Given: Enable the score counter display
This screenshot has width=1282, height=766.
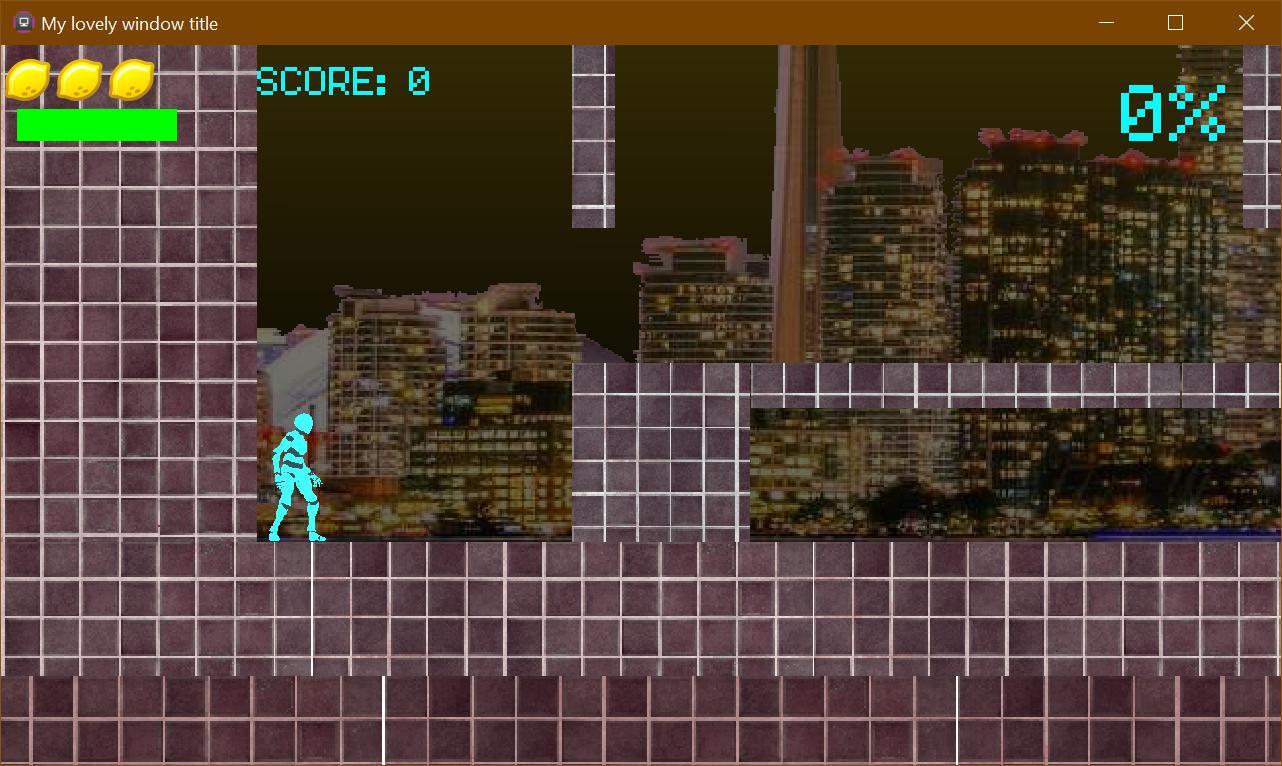Looking at the screenshot, I should tap(342, 80).
